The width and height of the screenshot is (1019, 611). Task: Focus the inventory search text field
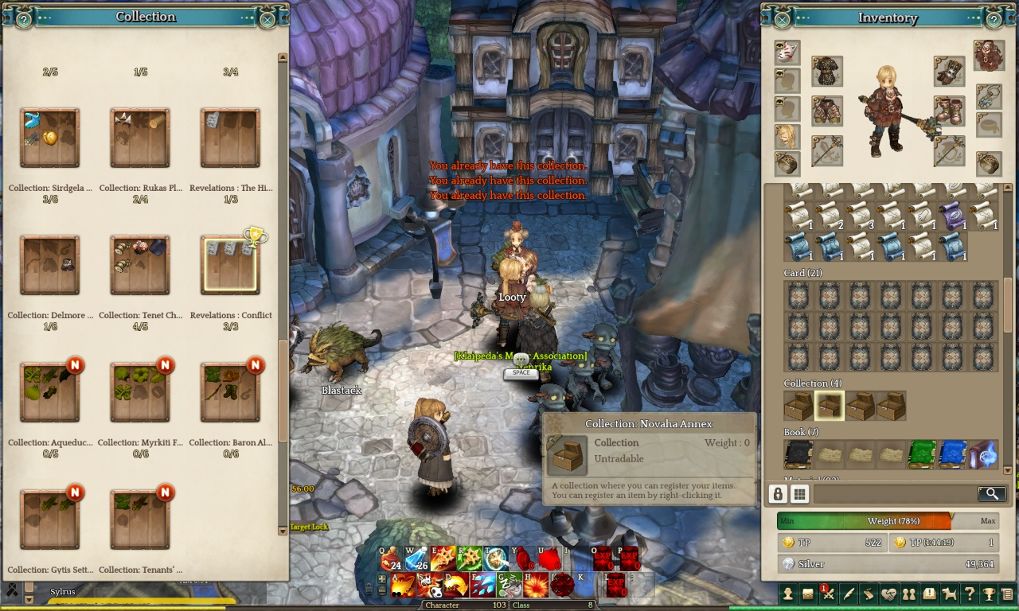click(x=894, y=493)
